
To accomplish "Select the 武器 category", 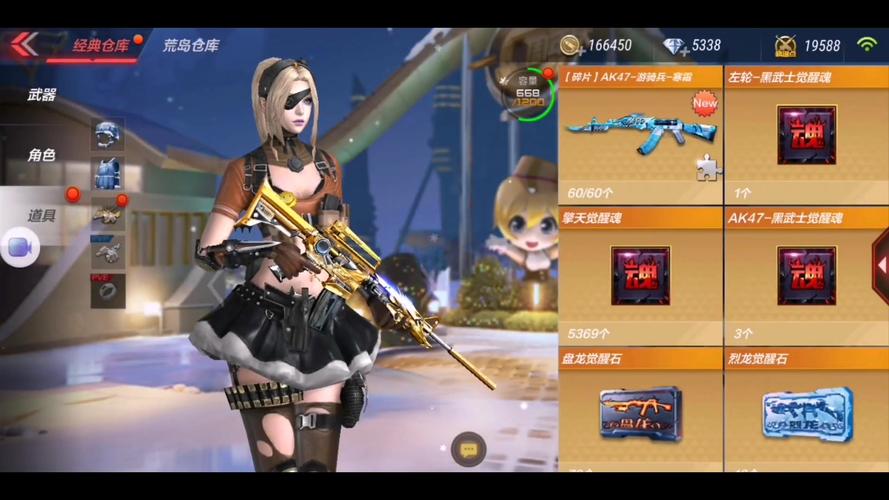I will coord(42,96).
